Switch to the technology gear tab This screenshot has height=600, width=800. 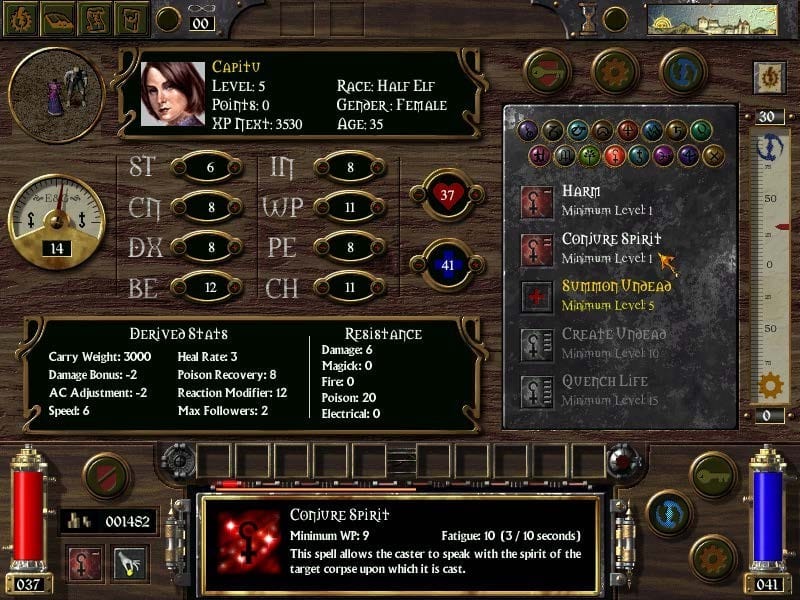point(615,71)
